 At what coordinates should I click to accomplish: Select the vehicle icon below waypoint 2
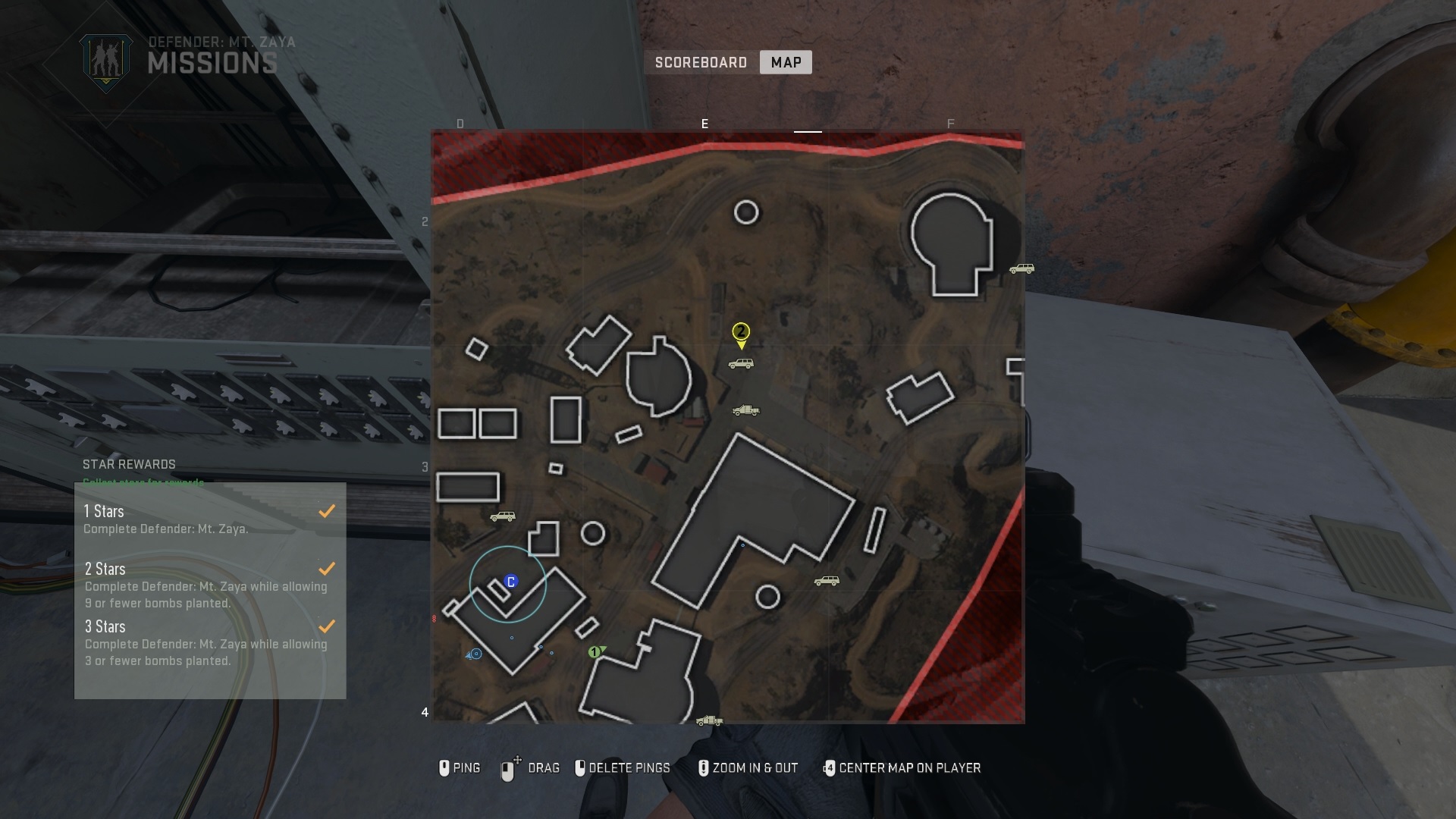[741, 362]
